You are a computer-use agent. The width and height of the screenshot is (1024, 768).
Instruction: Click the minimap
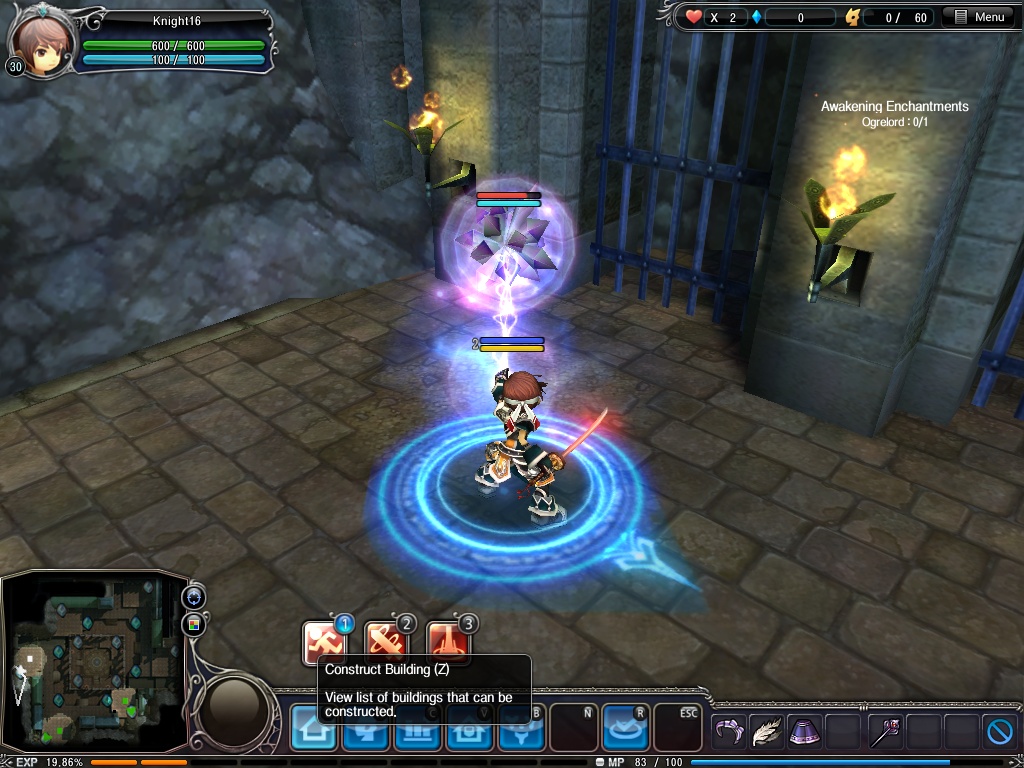coord(93,661)
